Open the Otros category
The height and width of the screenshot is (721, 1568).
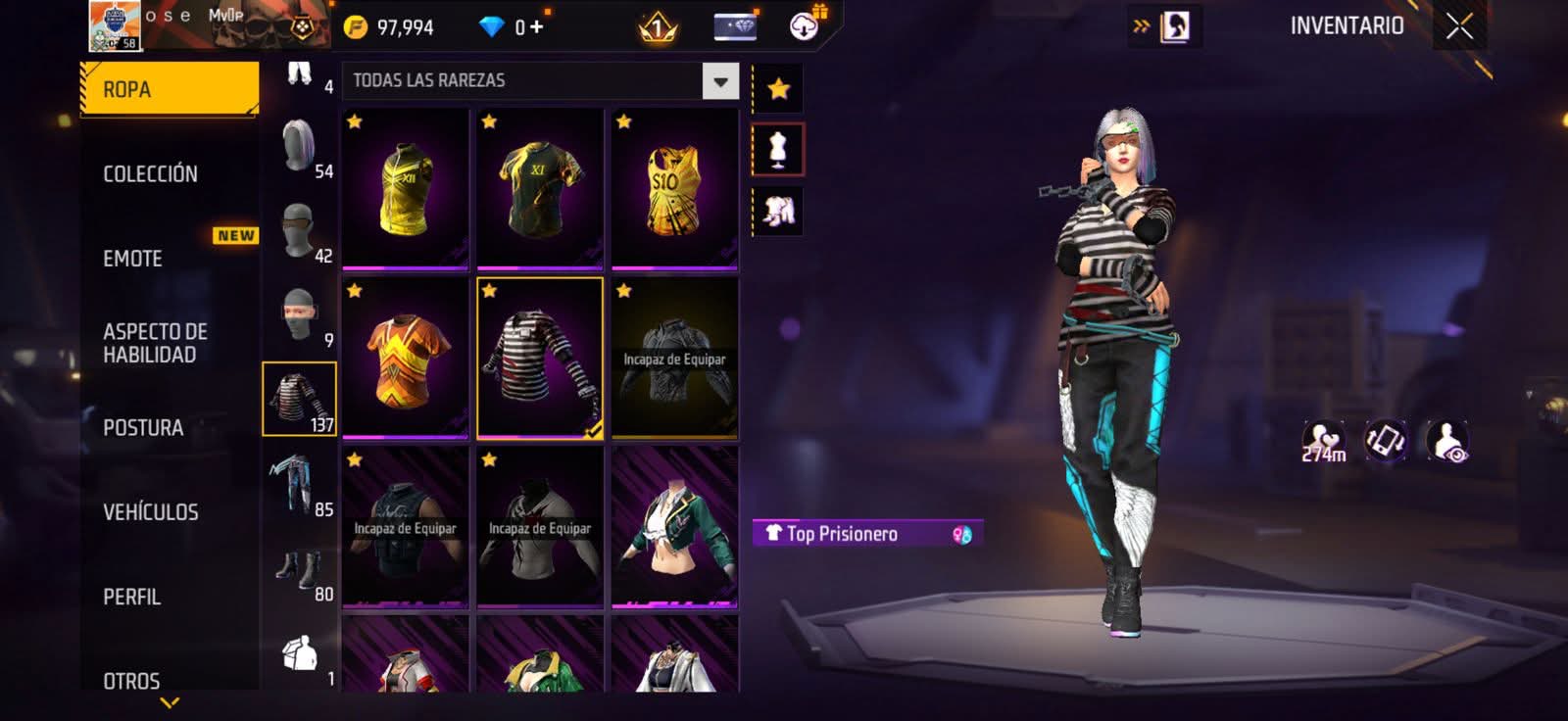point(131,680)
